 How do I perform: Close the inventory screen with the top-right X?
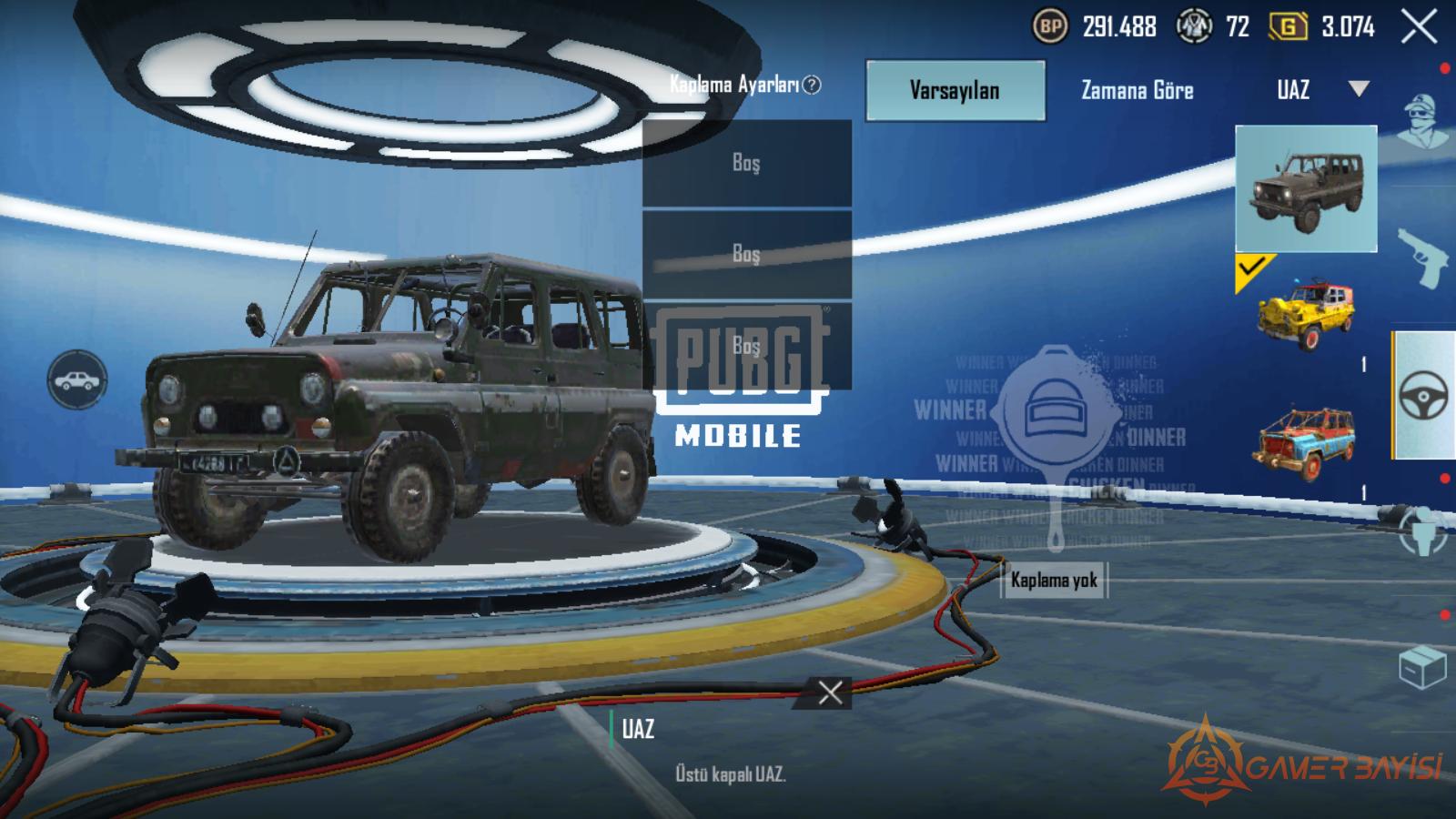pos(1419,27)
